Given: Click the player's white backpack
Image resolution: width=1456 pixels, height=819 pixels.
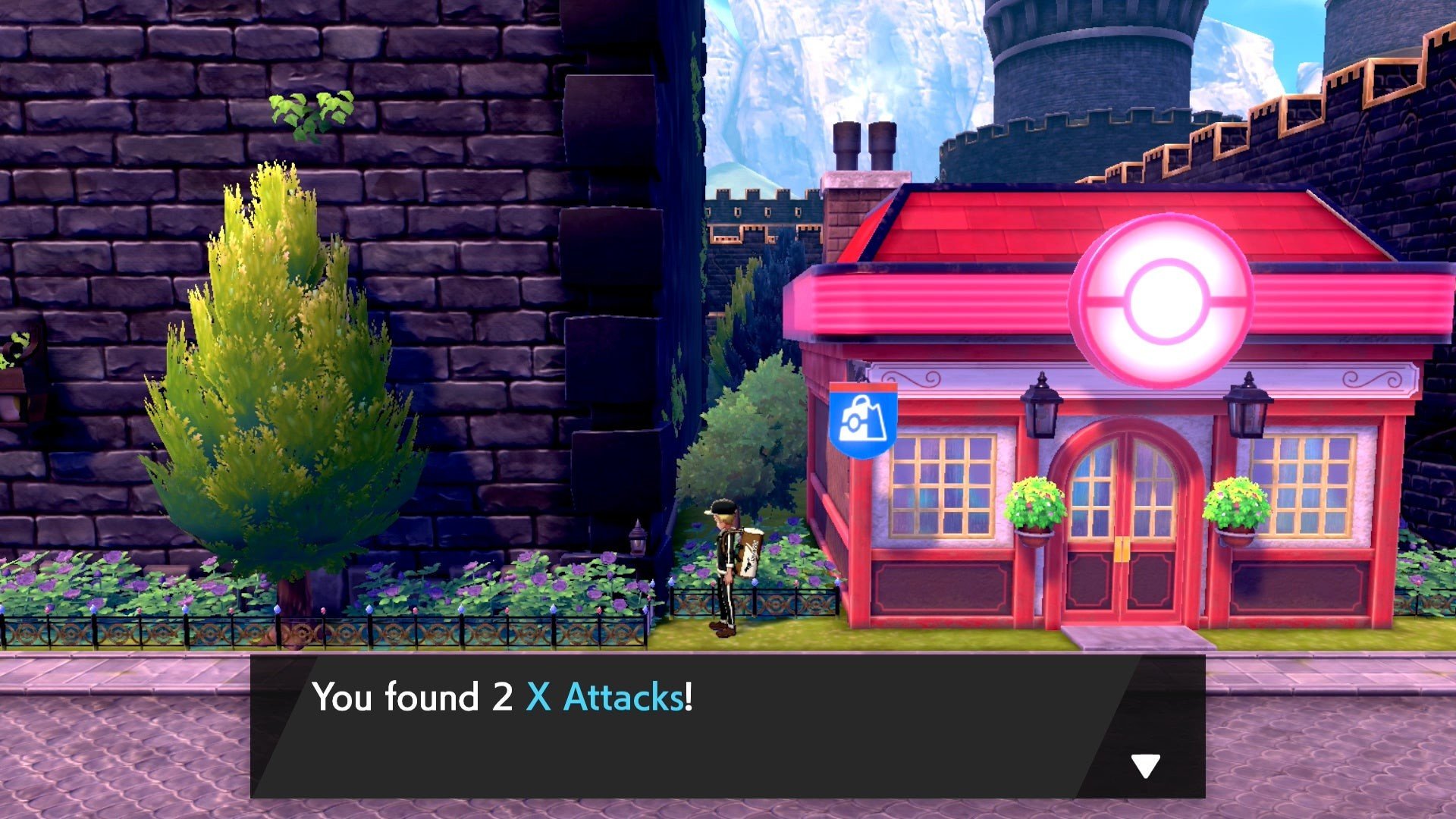Looking at the screenshot, I should 747,554.
